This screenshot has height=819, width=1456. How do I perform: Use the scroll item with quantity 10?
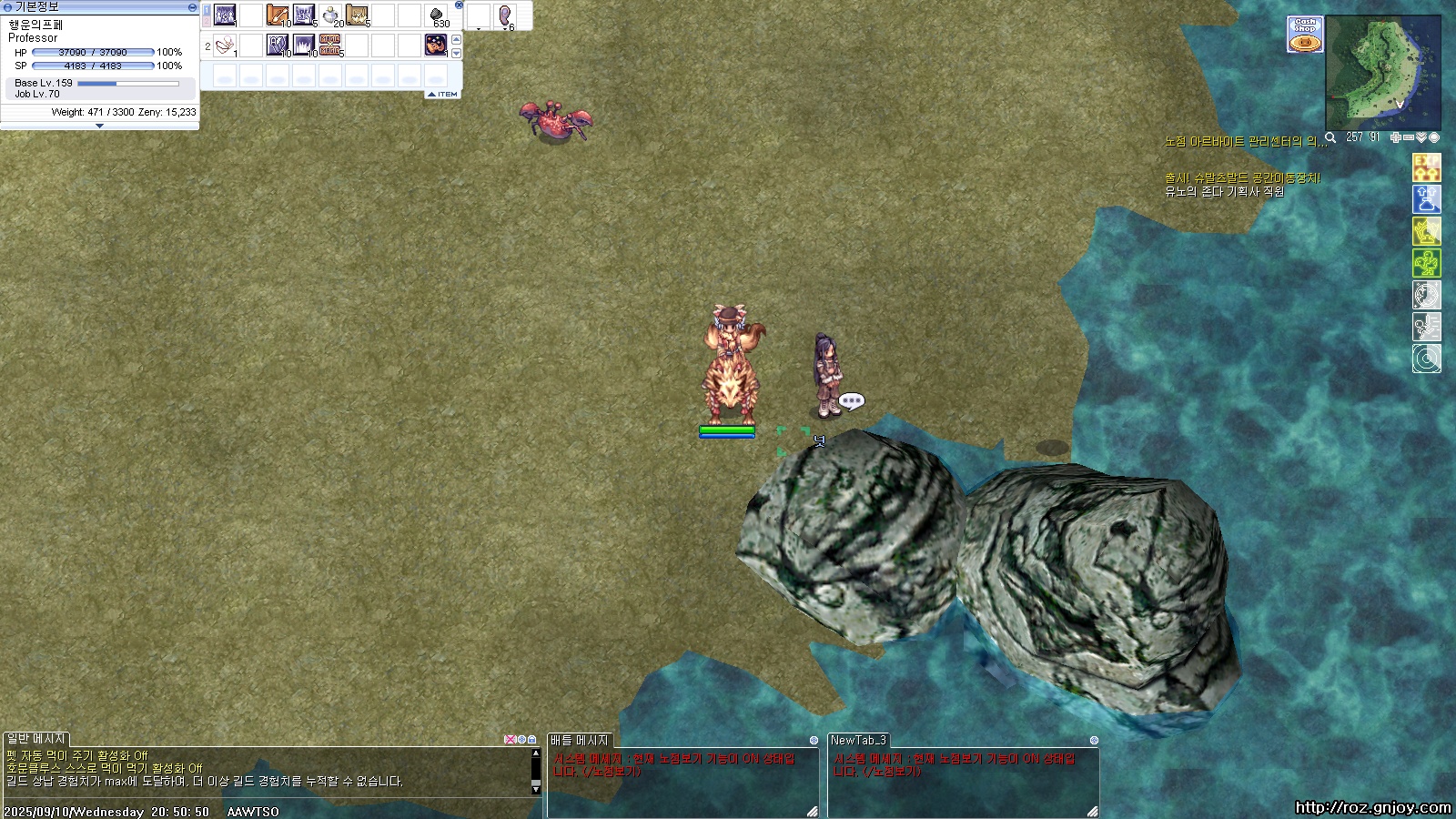coord(278,15)
